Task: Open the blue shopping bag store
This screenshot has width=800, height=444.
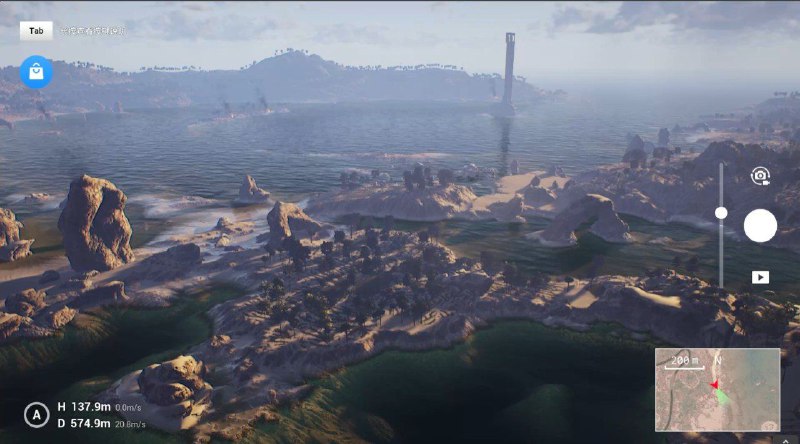Action: [36, 72]
